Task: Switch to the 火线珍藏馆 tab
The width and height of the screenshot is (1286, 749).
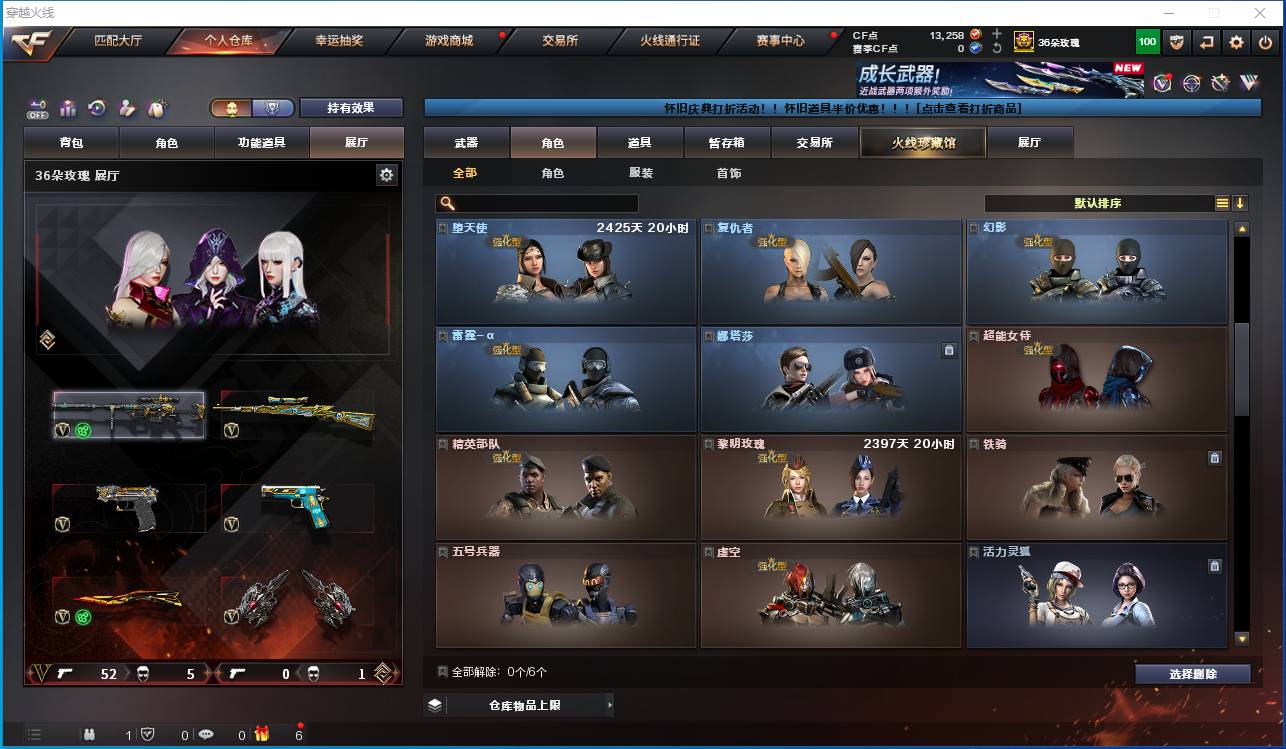Action: tap(921, 142)
